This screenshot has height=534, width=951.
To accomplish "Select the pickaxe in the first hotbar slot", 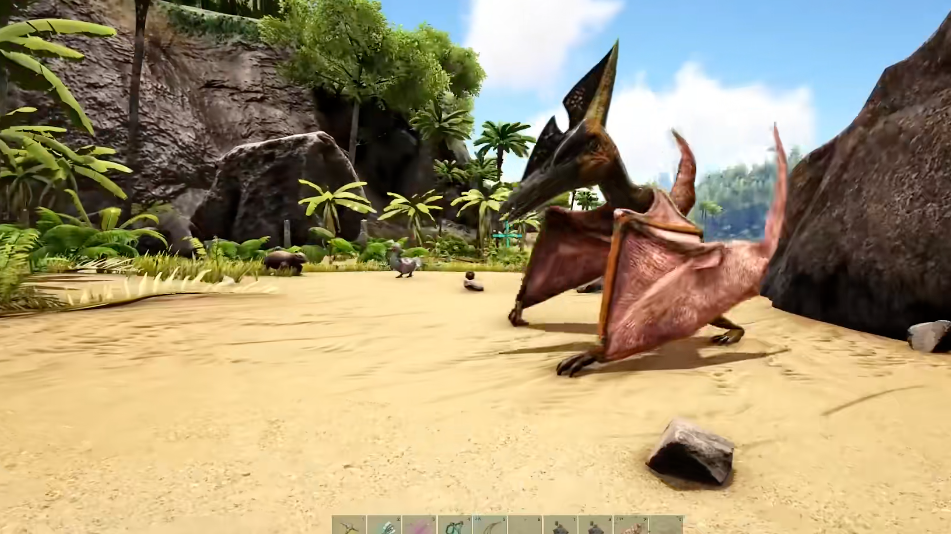I will 349,525.
